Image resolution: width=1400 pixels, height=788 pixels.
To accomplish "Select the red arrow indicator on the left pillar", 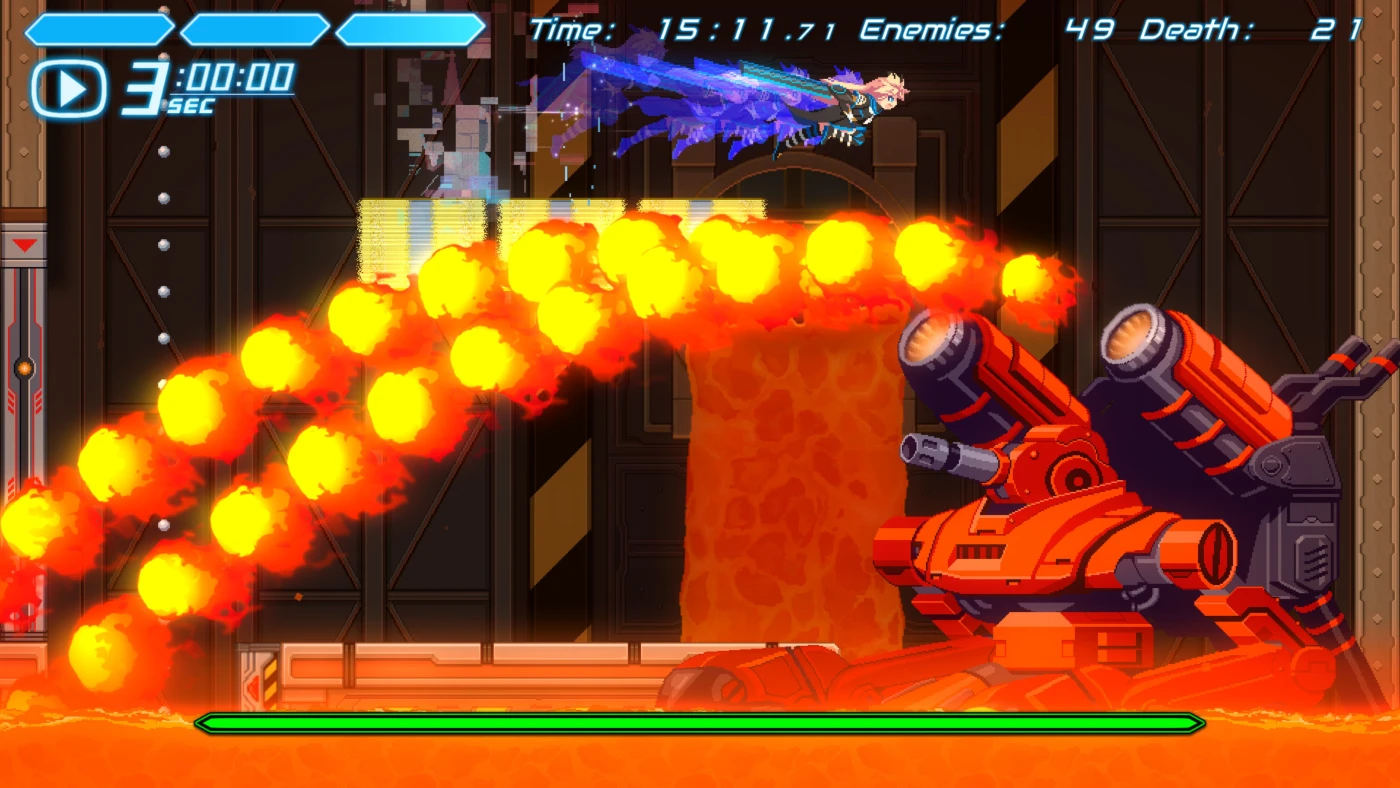I will click(24, 244).
